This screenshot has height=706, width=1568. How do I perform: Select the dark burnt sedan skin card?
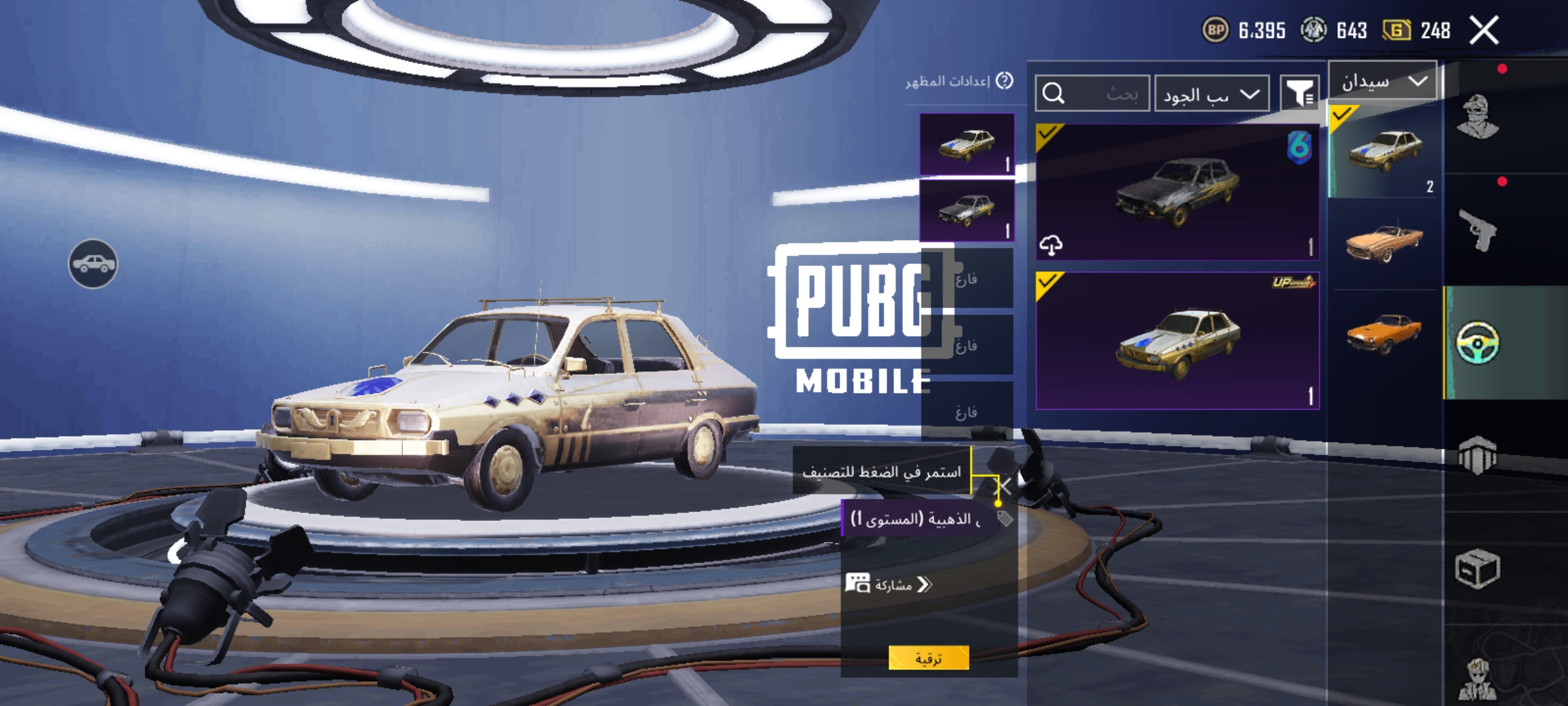1177,192
